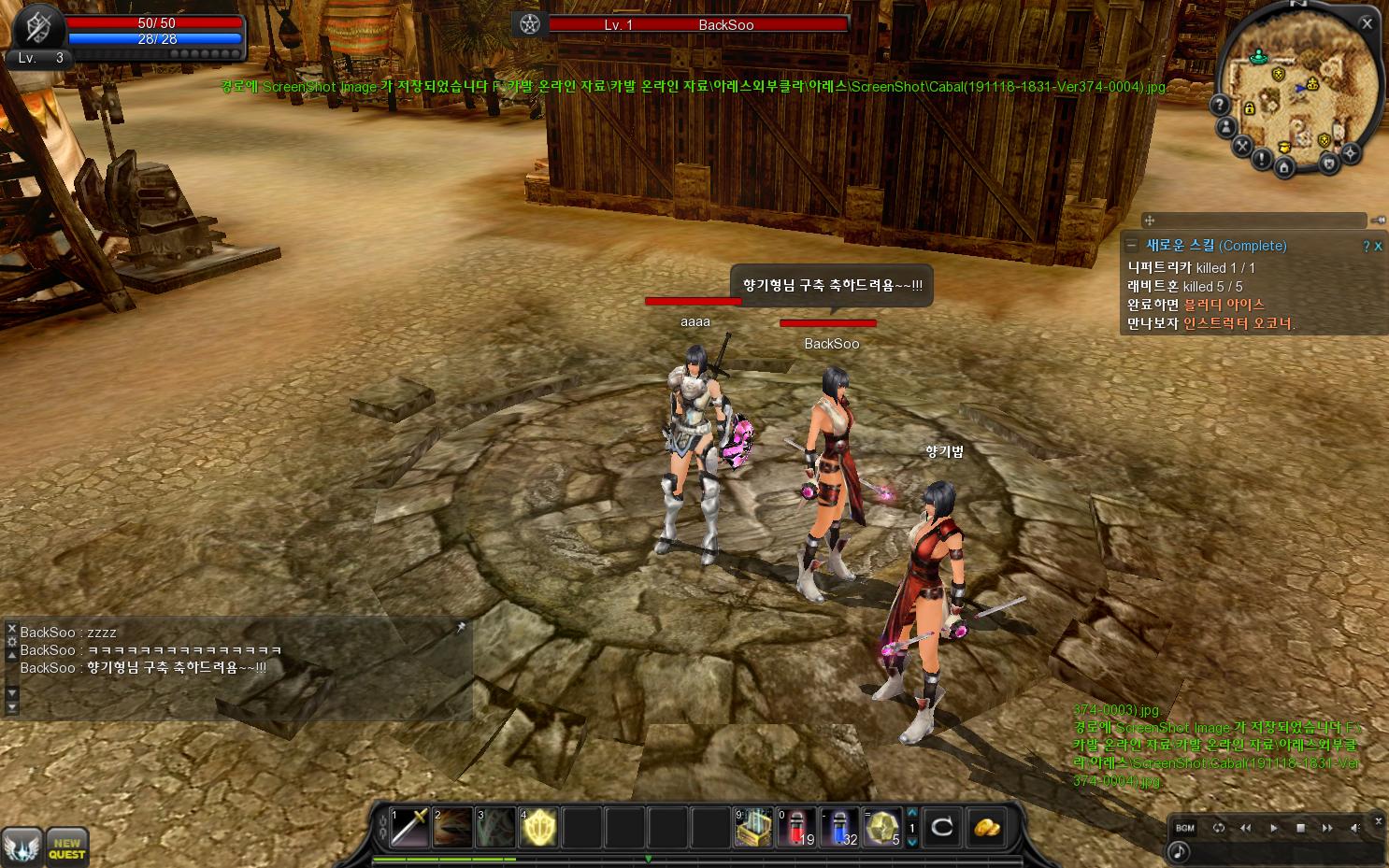1389x868 pixels.
Task: Click the exclamation mark button under the minimap
Action: click(x=1262, y=160)
